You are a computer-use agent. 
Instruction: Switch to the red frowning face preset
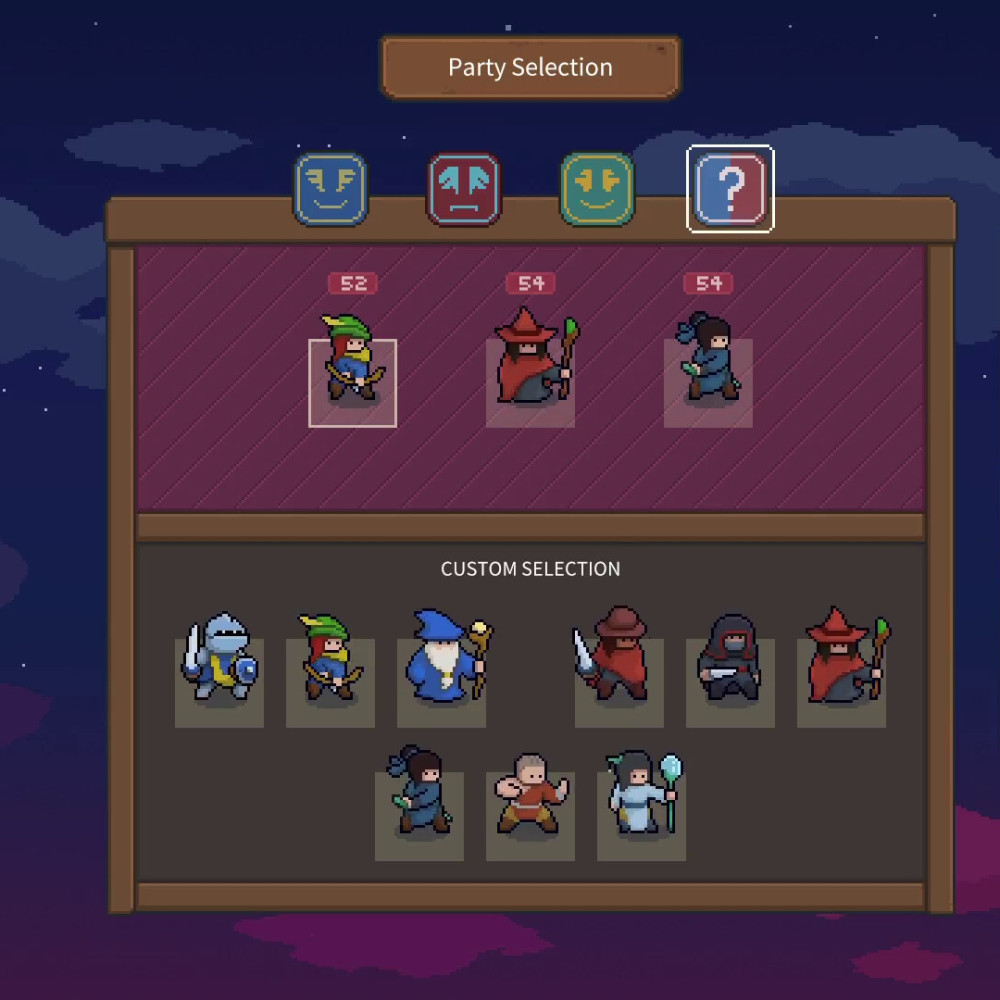coord(464,189)
